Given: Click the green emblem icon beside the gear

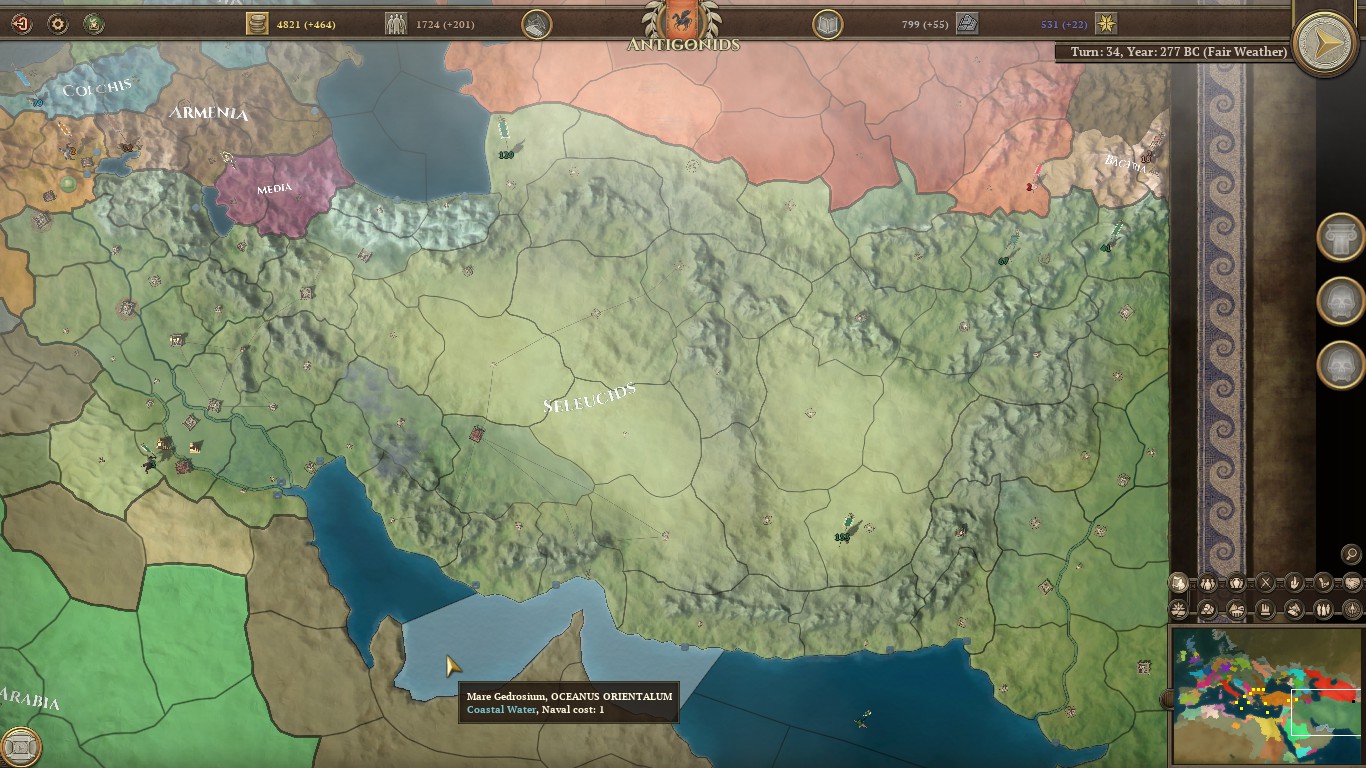Looking at the screenshot, I should pyautogui.click(x=94, y=22).
